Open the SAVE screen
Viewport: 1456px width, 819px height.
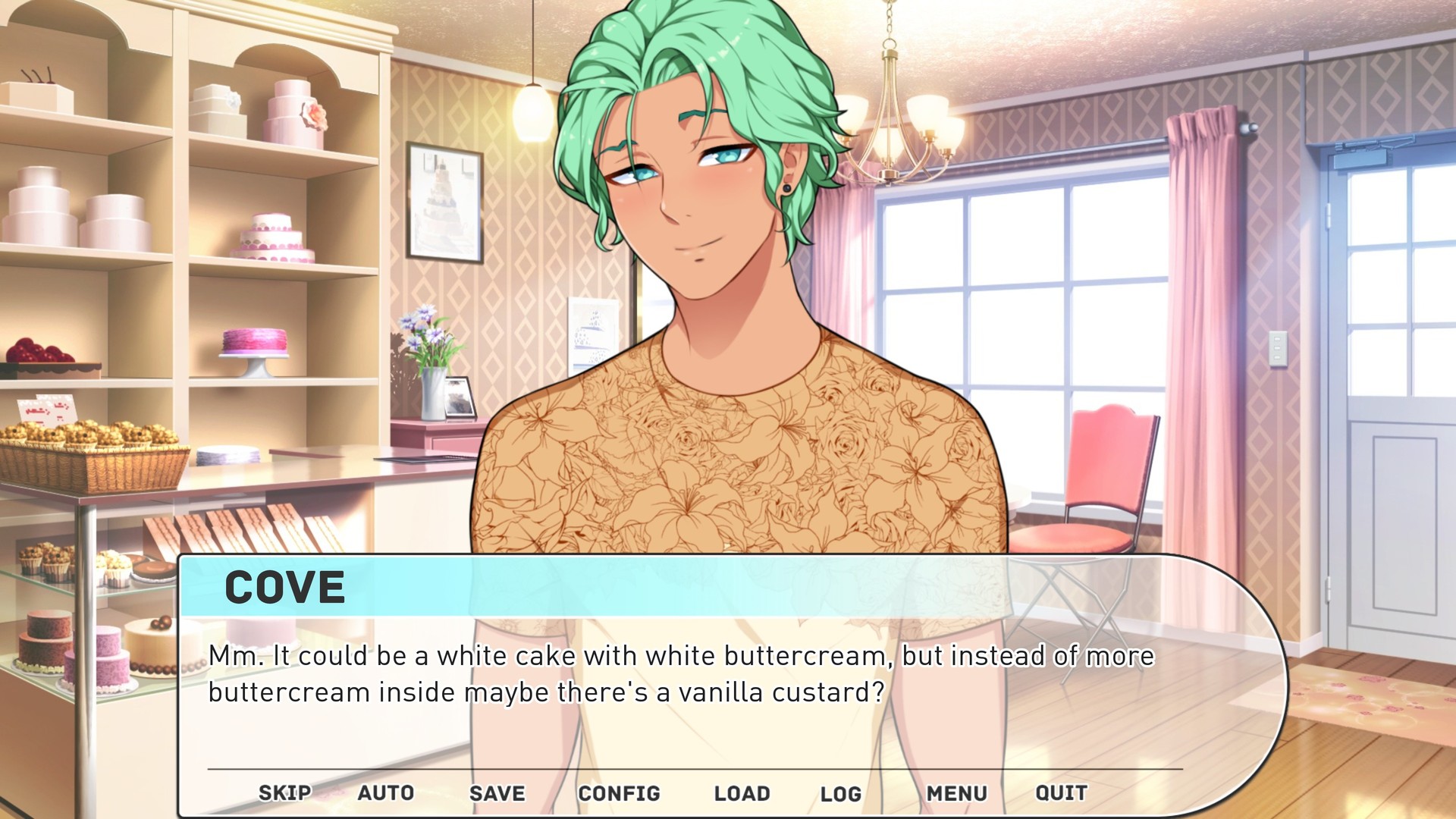click(497, 793)
